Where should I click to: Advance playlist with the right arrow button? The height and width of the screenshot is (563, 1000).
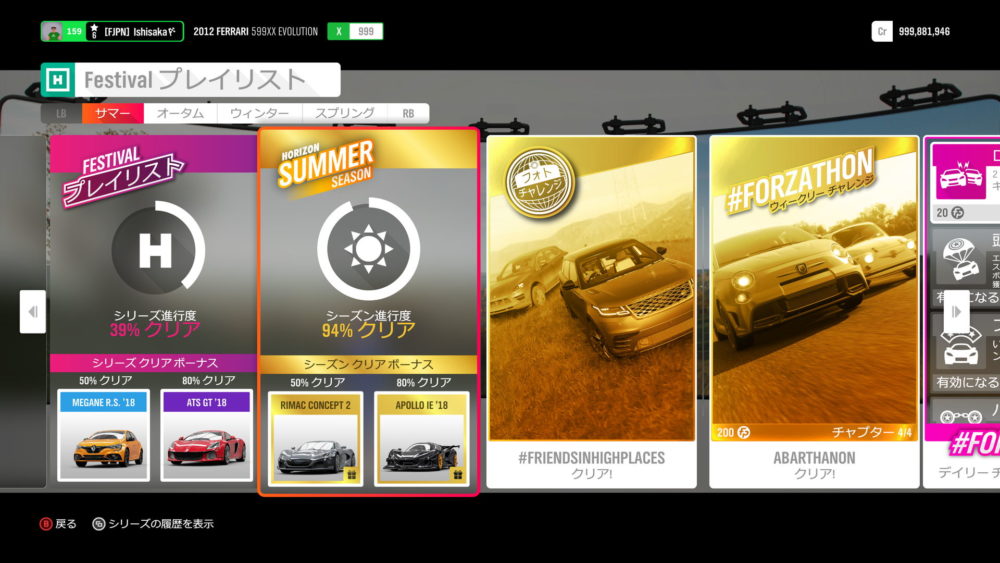(957, 312)
